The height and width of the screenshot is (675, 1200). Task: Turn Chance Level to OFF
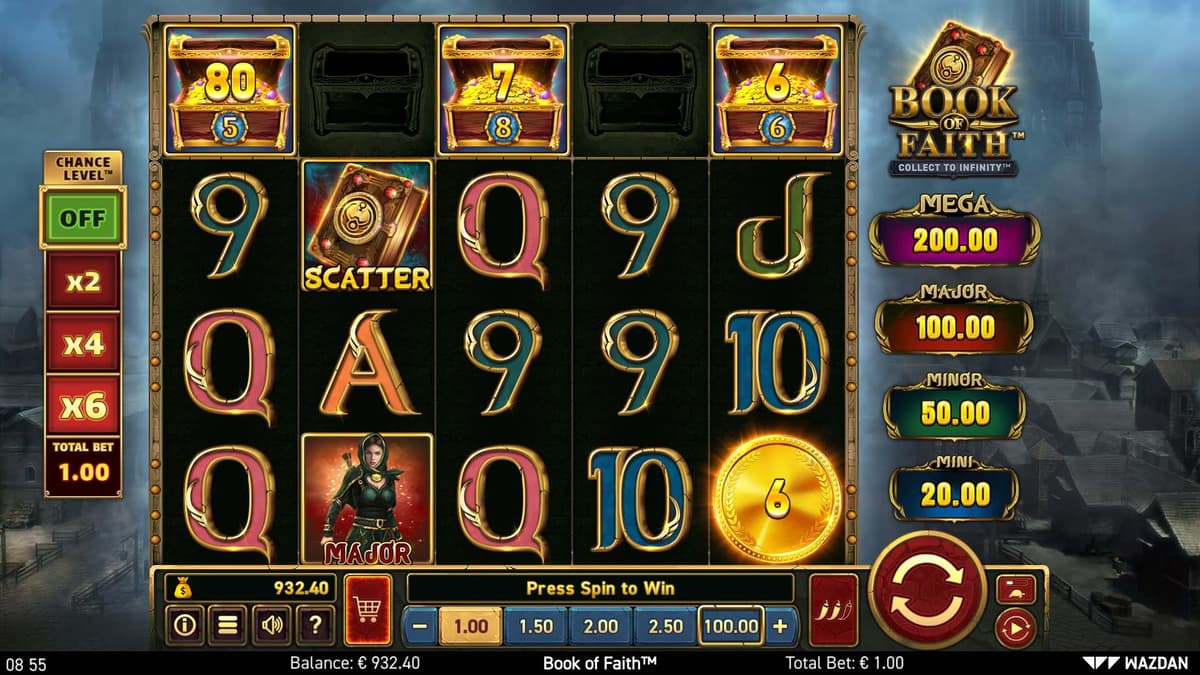82,217
